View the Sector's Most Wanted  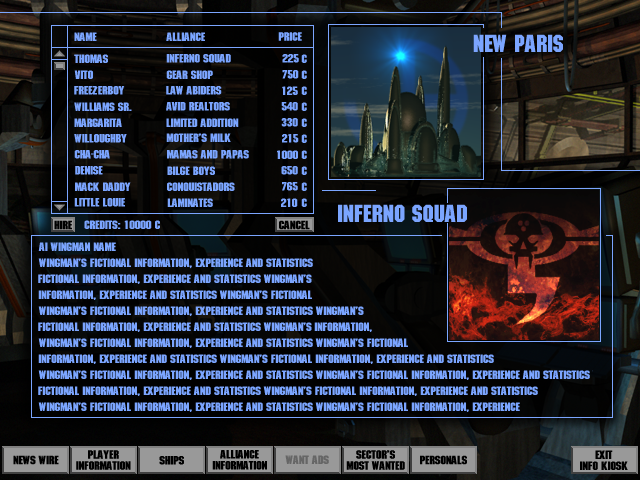(375, 461)
